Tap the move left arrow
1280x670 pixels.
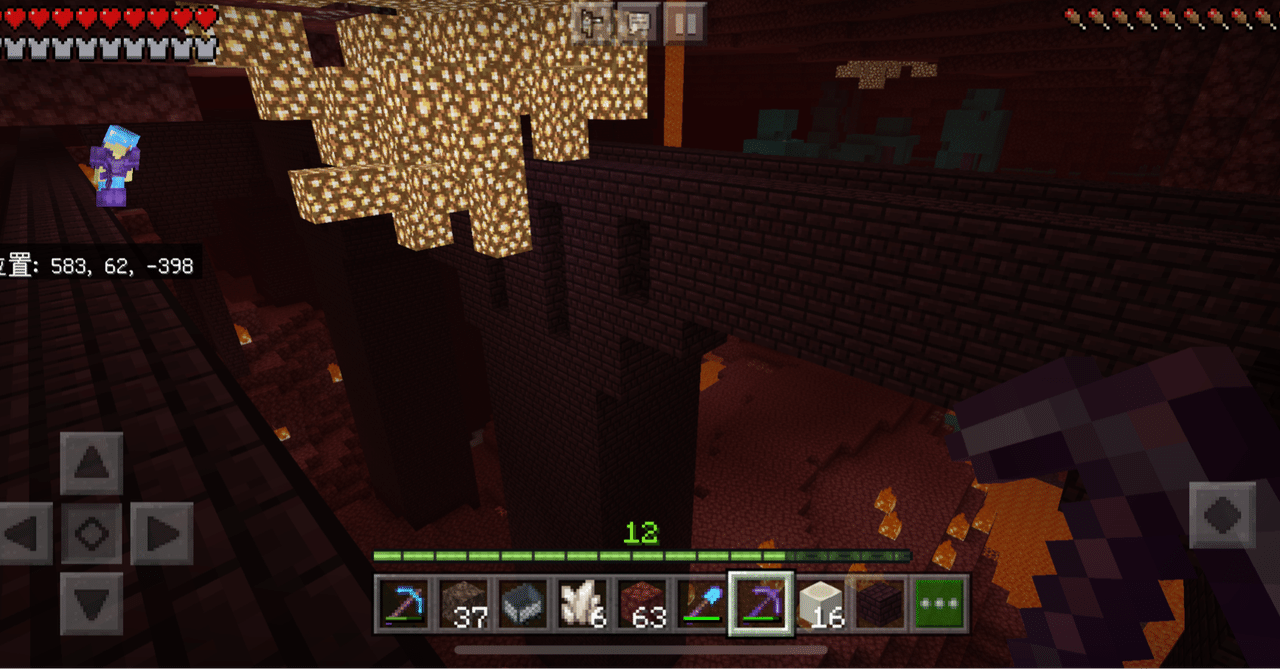point(24,533)
